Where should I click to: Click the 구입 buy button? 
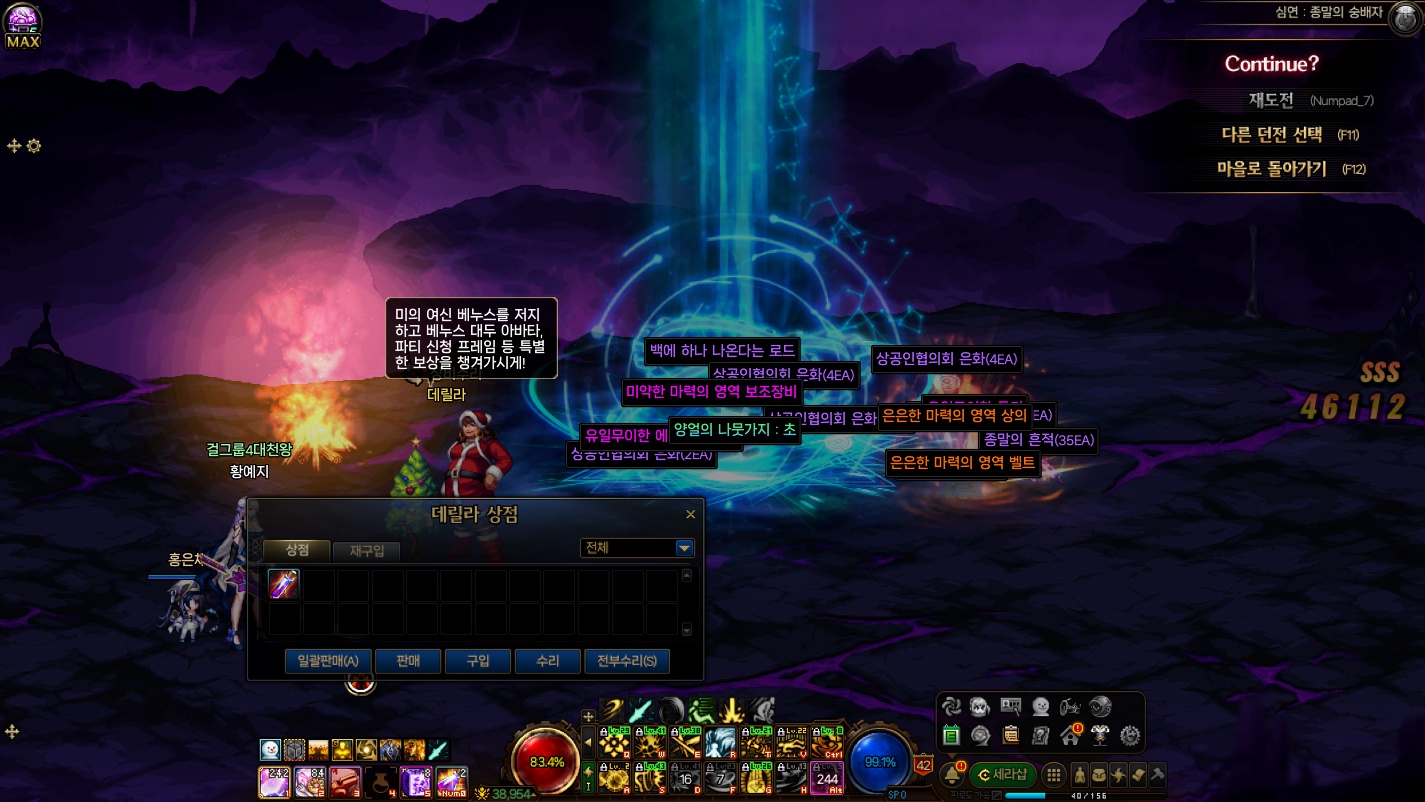click(478, 661)
